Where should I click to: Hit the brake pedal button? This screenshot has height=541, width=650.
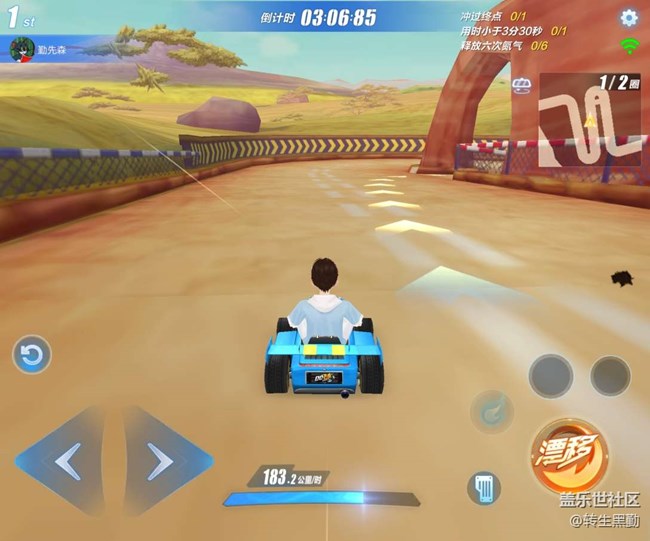tap(484, 488)
